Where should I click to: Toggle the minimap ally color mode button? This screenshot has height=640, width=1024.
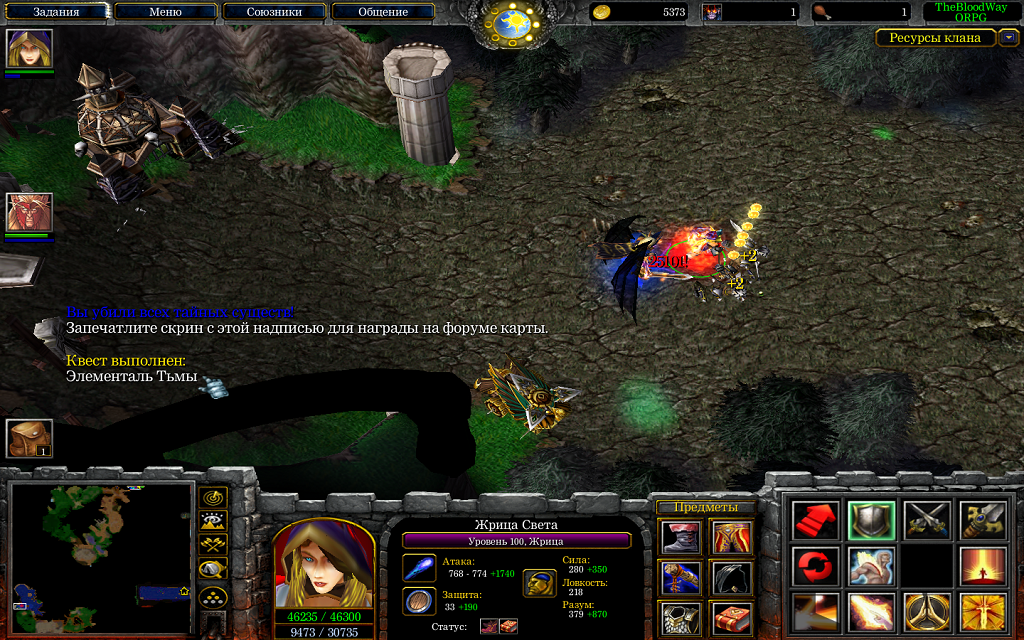click(213, 544)
